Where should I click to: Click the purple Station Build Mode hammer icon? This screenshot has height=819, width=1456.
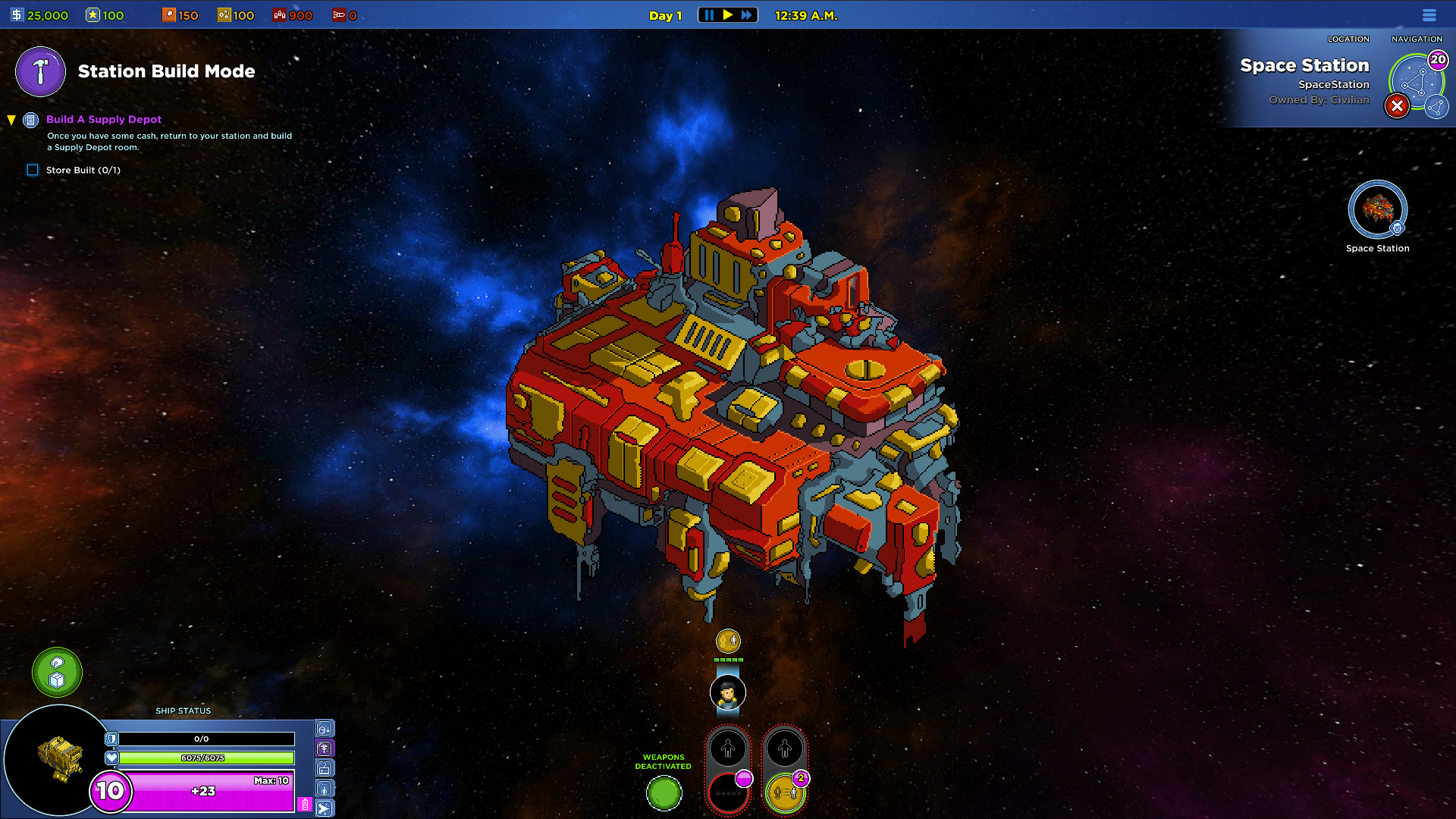(41, 72)
